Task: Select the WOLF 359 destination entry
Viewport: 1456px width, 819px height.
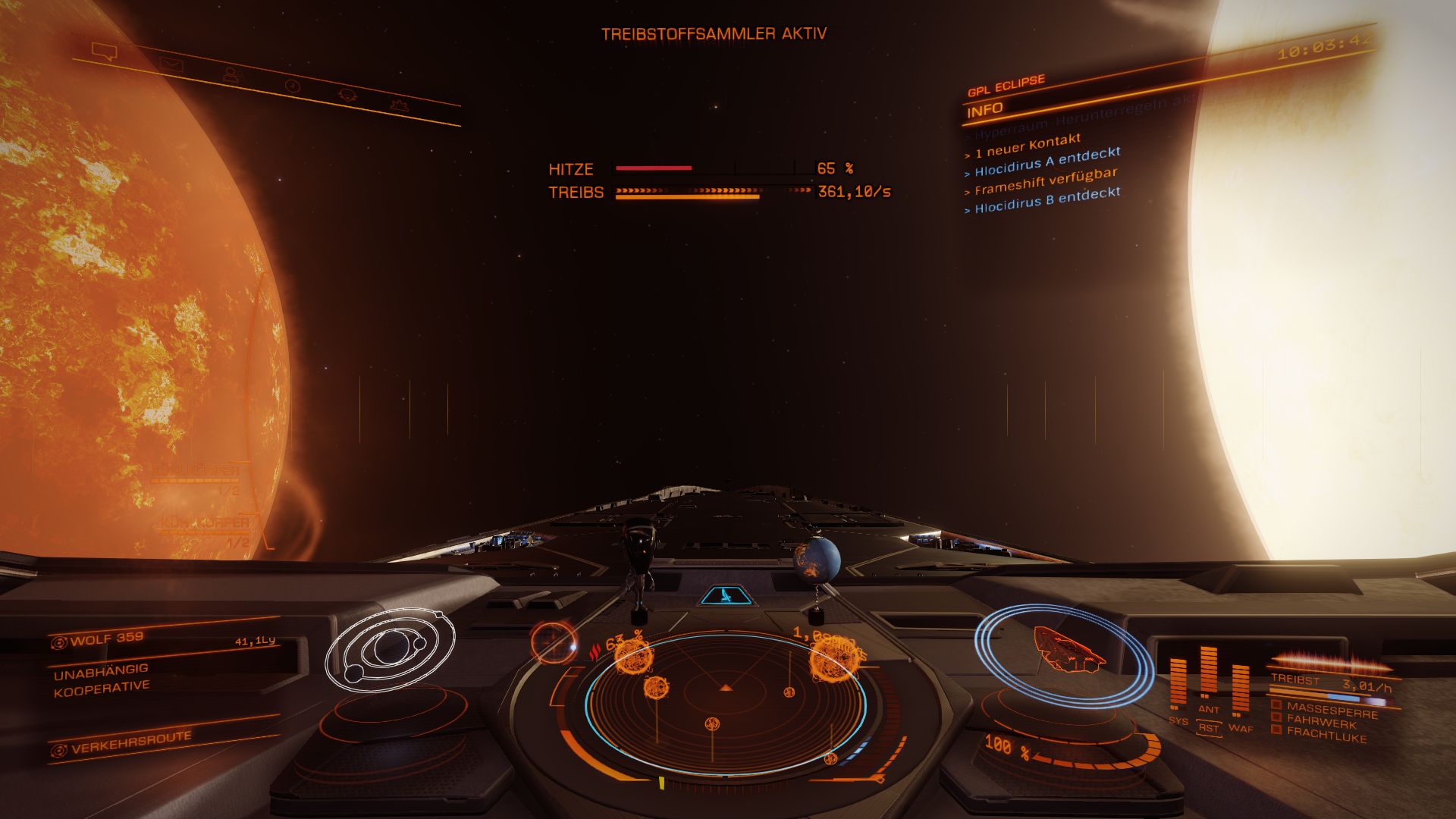Action: point(106,639)
